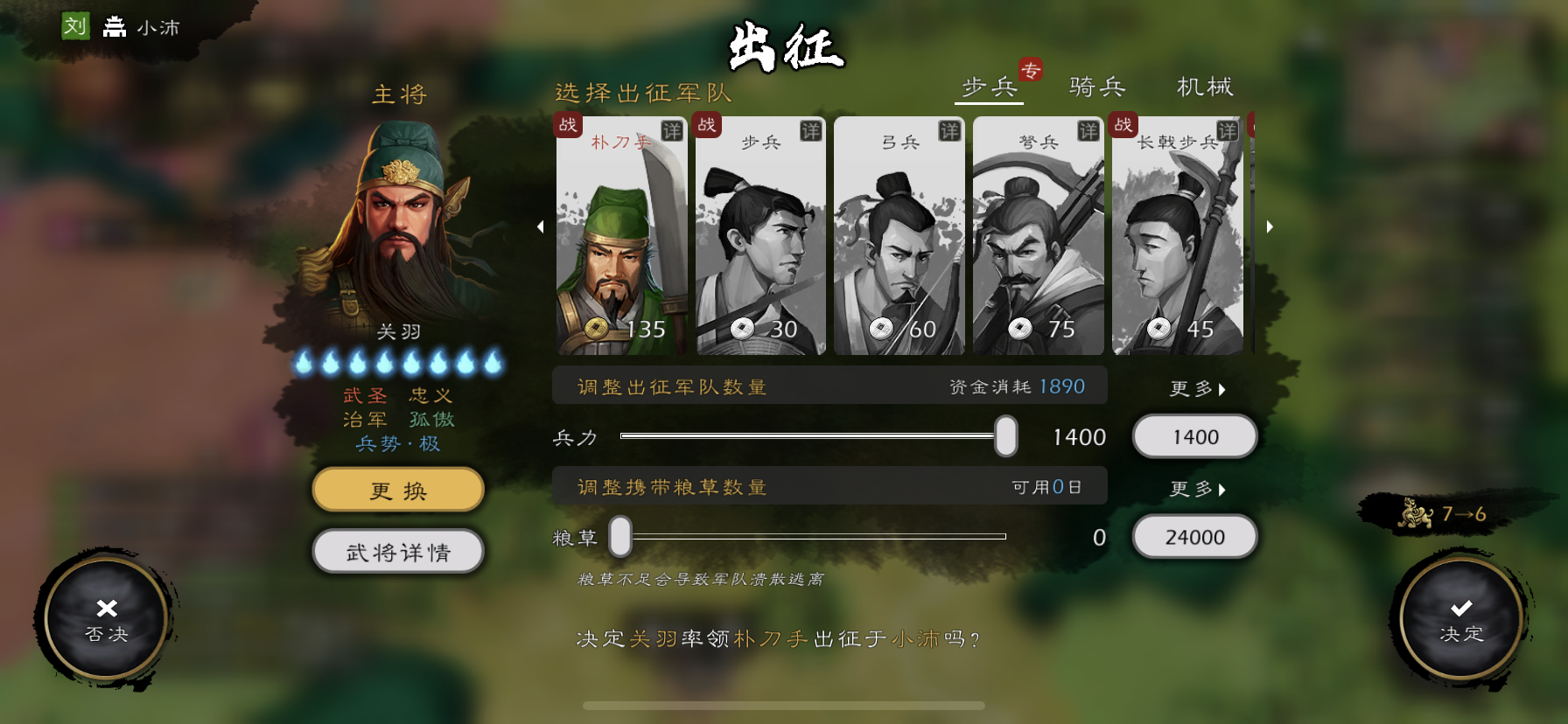Open 武将详情 for 关羽

click(x=397, y=551)
